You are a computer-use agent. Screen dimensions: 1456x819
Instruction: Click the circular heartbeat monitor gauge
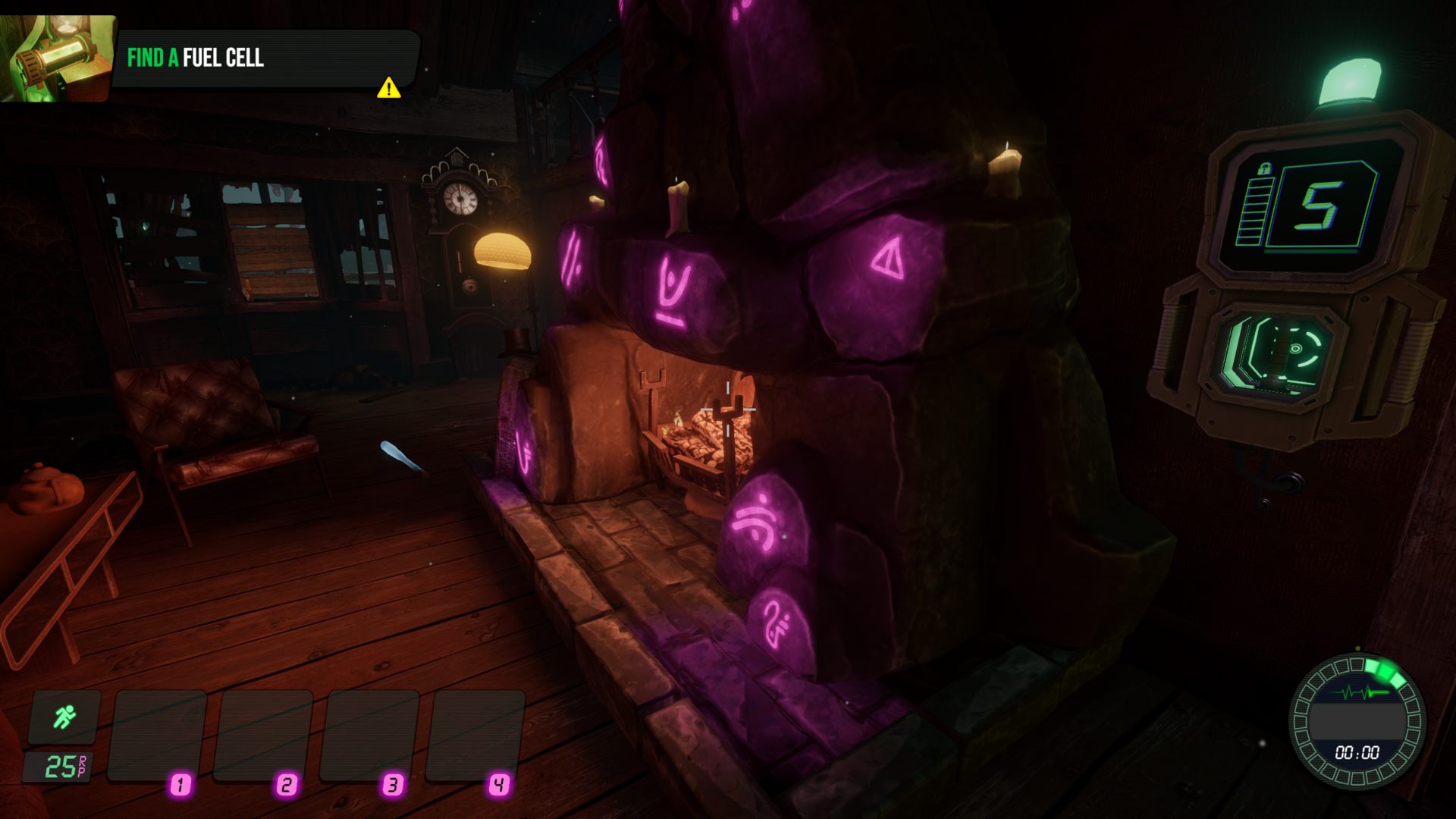point(1357,721)
